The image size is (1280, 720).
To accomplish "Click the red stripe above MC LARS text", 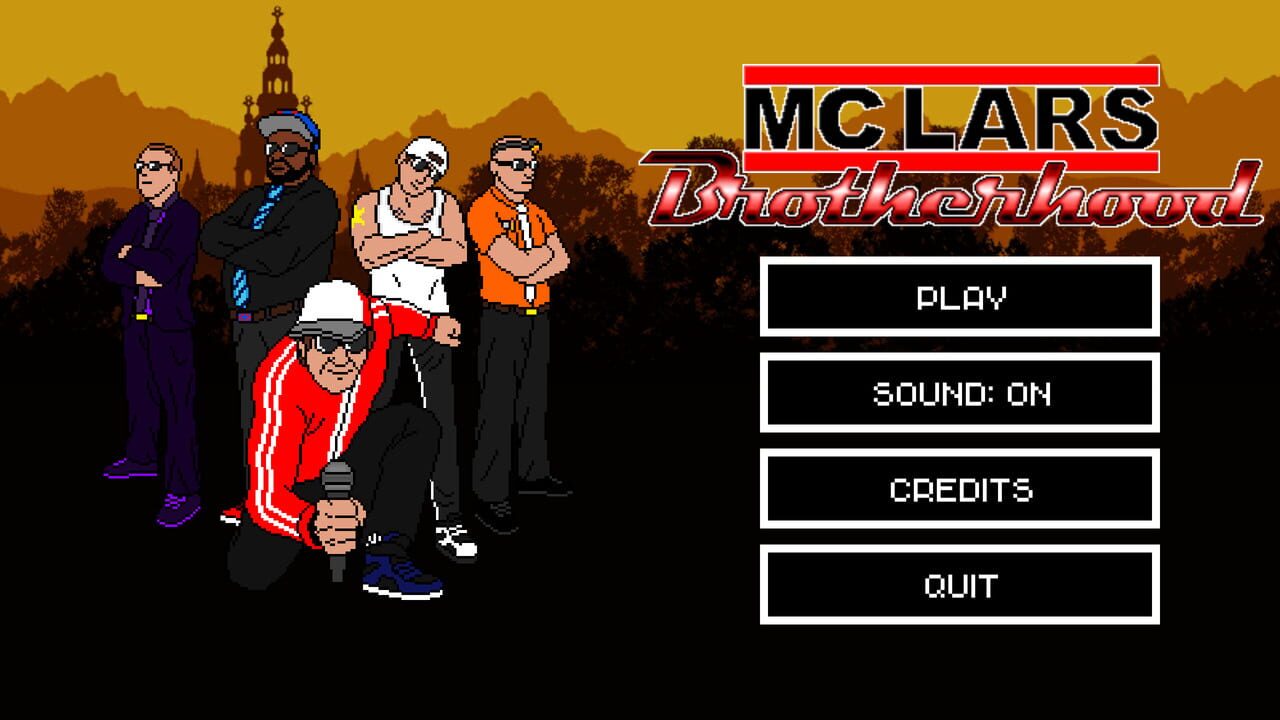I will (950, 74).
